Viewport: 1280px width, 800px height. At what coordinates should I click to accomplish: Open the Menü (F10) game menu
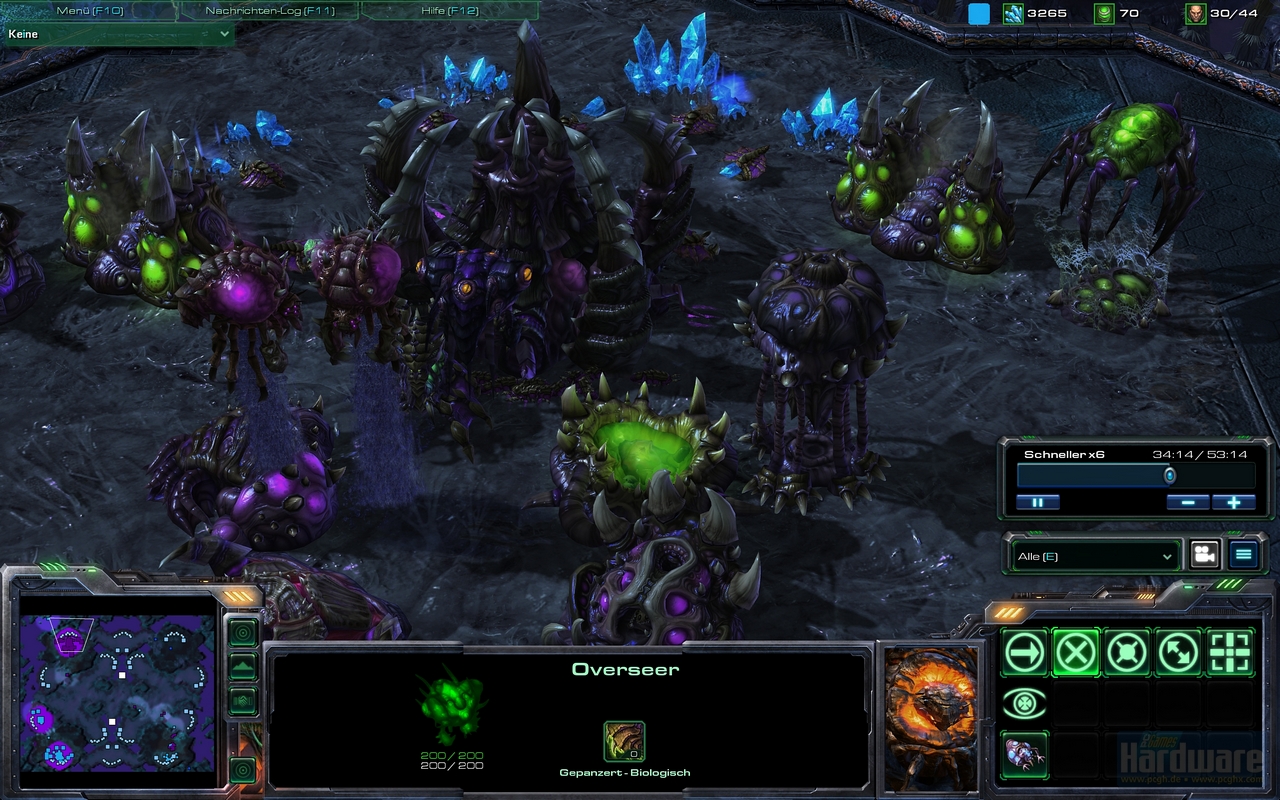[x=88, y=11]
